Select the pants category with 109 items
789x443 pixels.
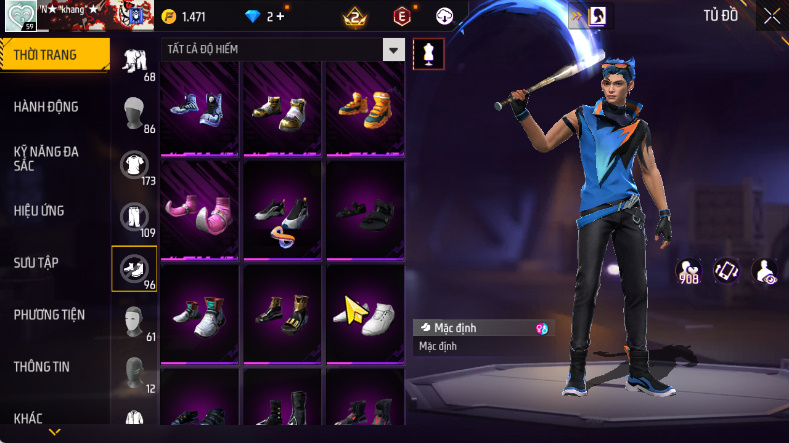click(x=134, y=218)
